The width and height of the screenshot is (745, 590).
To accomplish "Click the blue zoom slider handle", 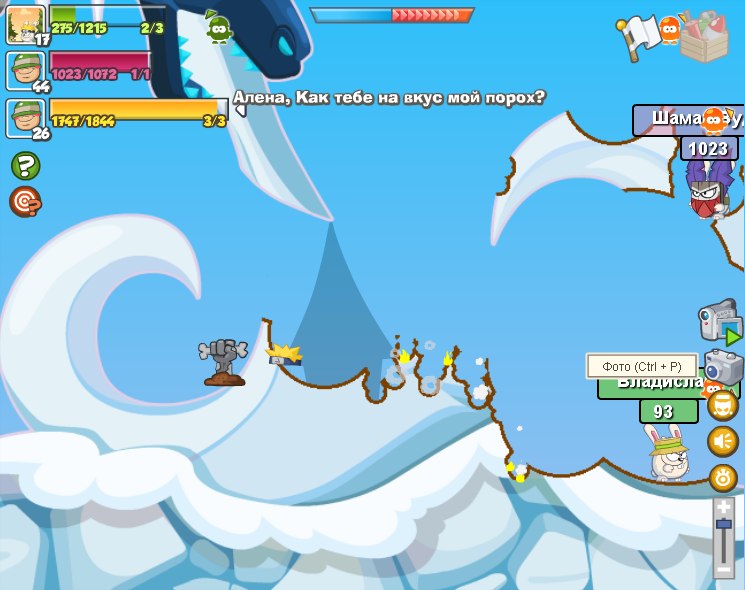I will pos(724,524).
